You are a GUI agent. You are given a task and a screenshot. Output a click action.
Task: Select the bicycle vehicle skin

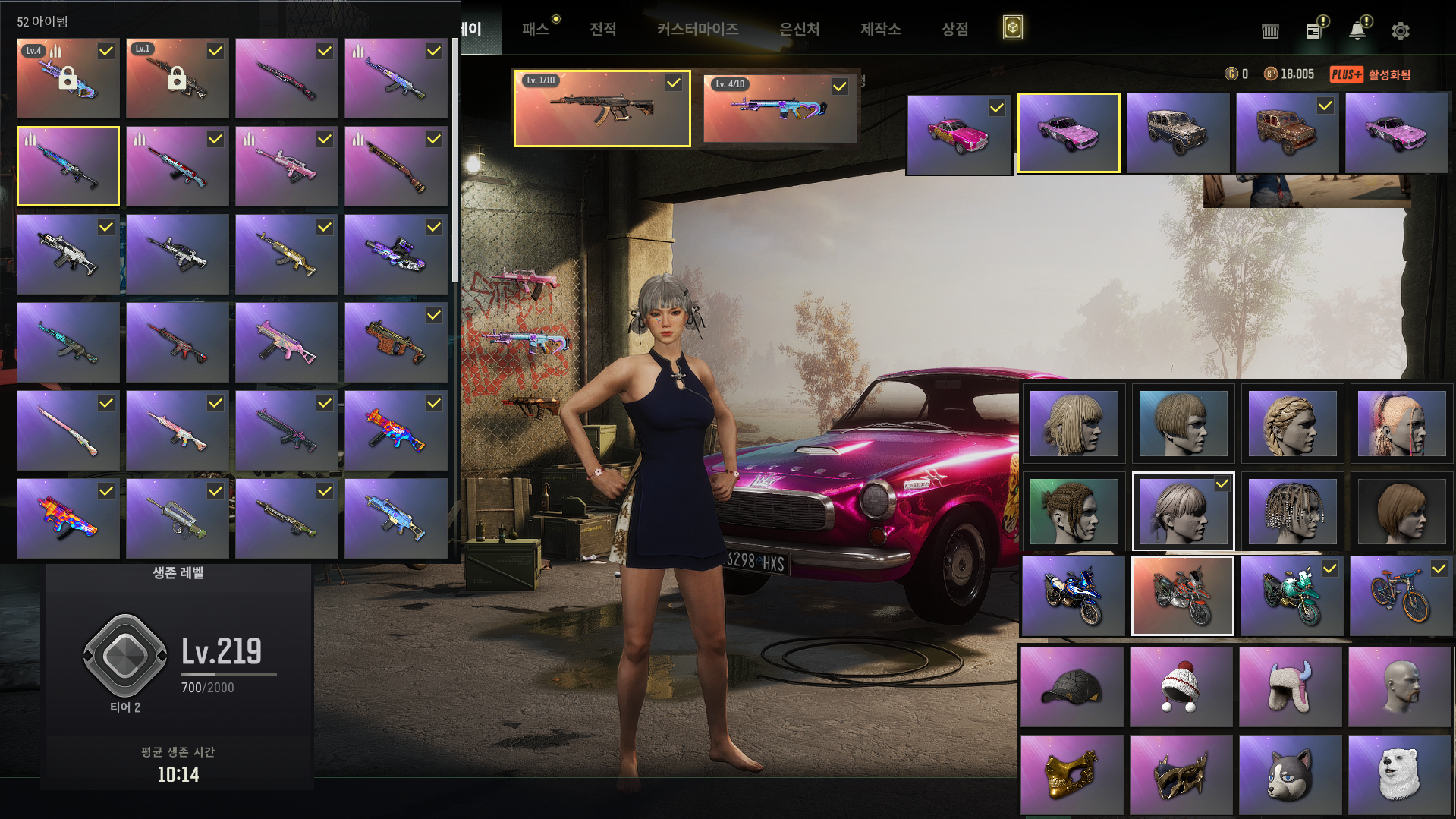click(1400, 596)
